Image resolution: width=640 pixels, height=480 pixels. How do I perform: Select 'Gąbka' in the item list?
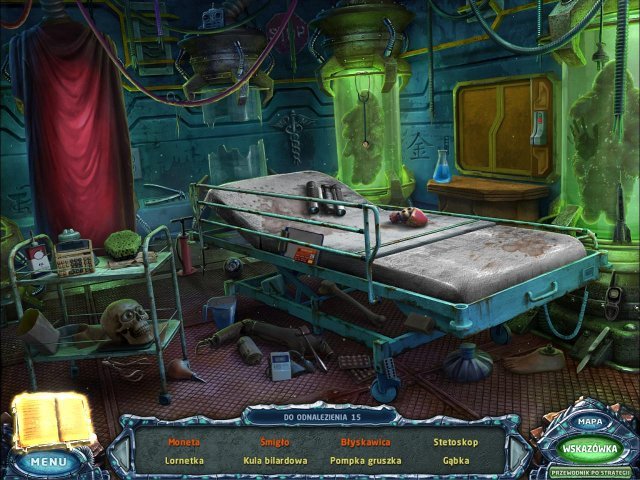pyautogui.click(x=455, y=461)
